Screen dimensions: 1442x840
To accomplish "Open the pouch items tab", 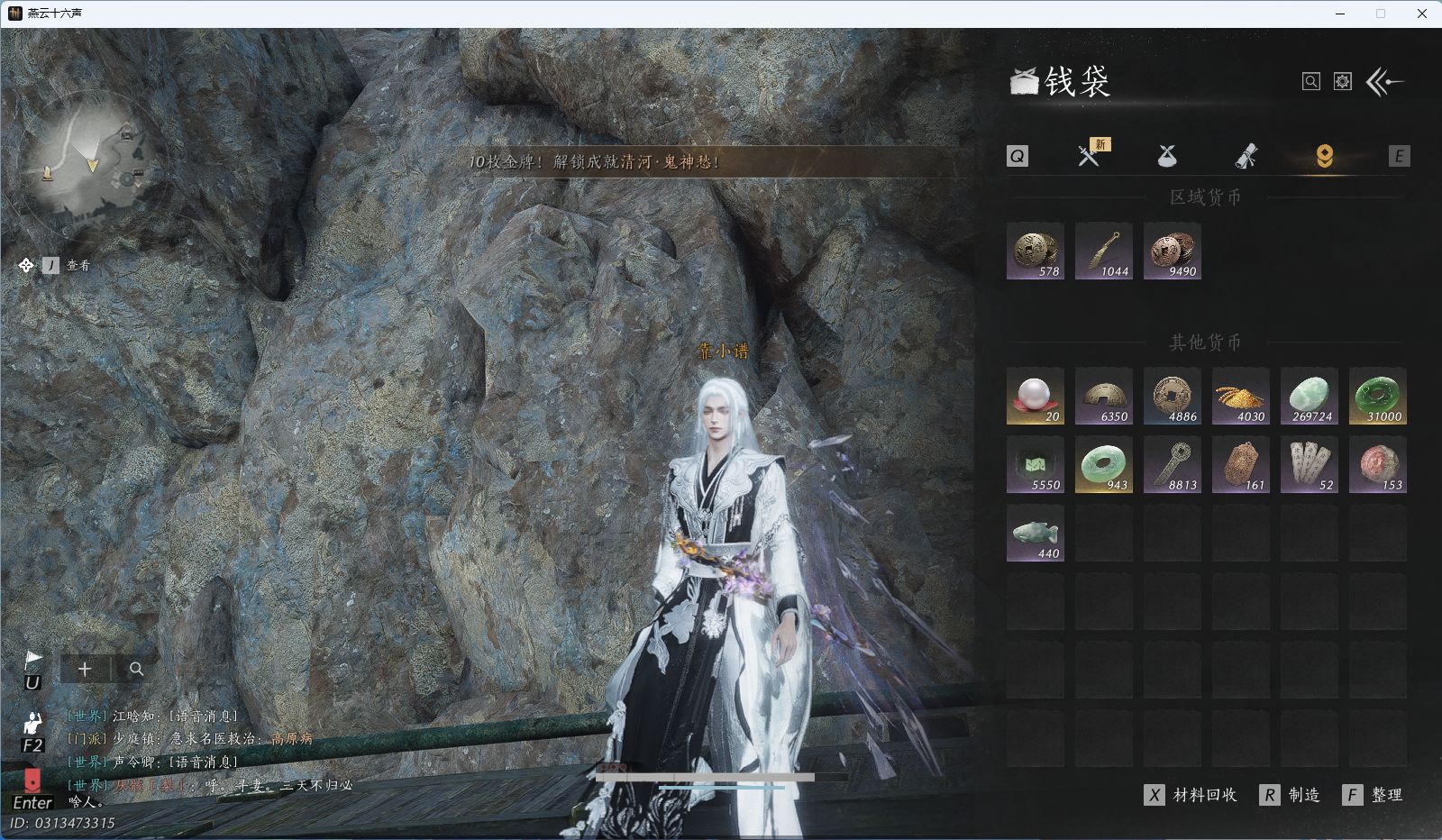I will click(1167, 156).
